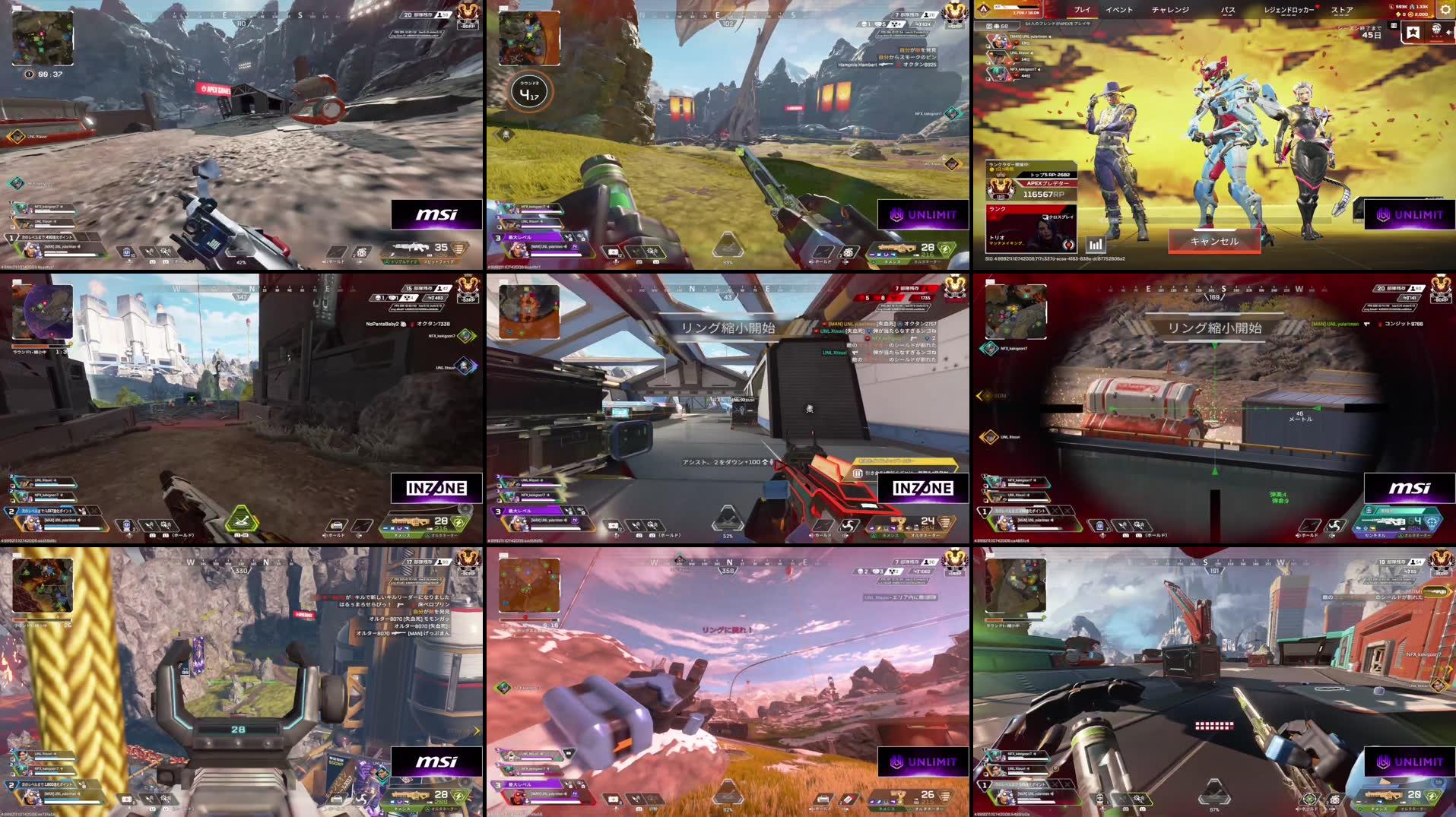Open the settings gear in the lobby screen
The height and width of the screenshot is (817, 1456).
1447,9
